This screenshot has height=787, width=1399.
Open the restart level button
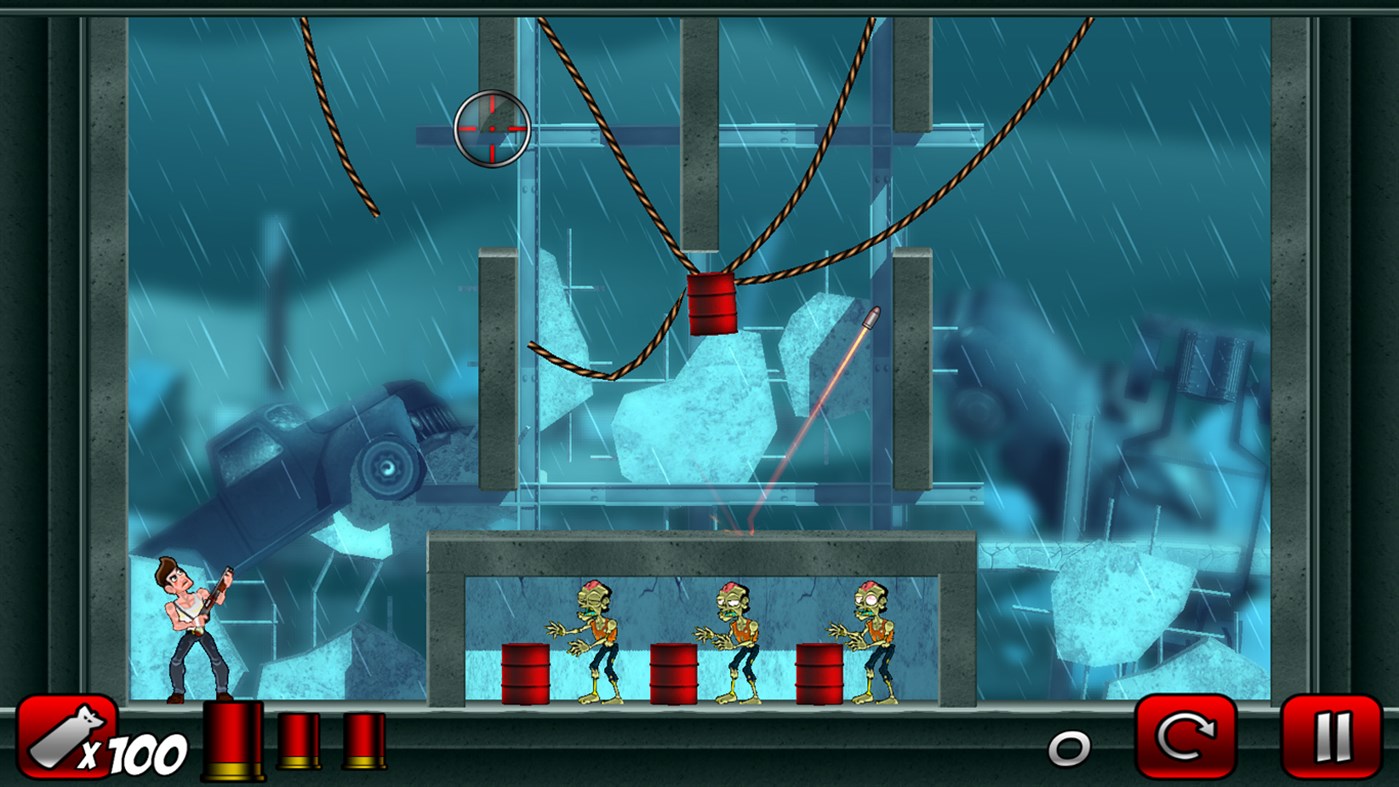point(1184,738)
